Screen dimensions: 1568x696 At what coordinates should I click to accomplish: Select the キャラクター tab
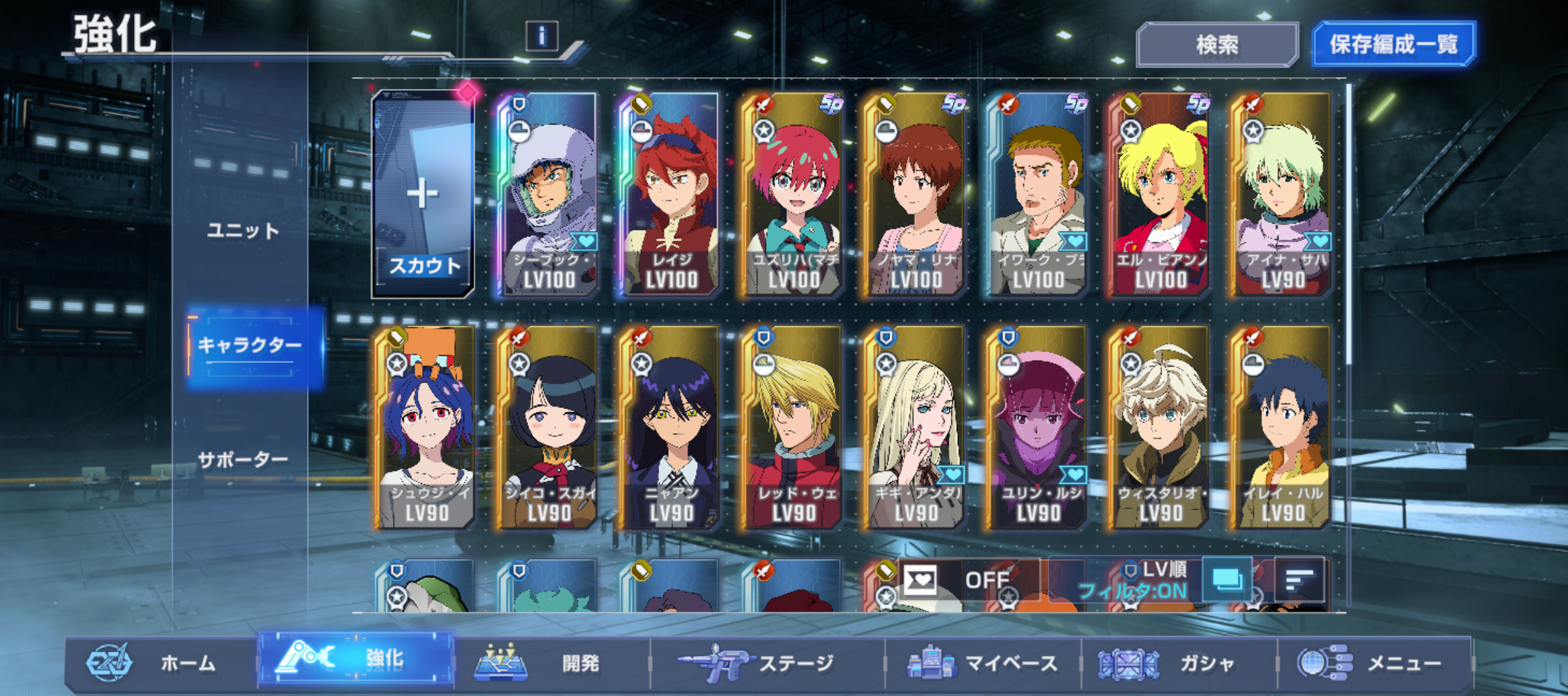[x=250, y=345]
